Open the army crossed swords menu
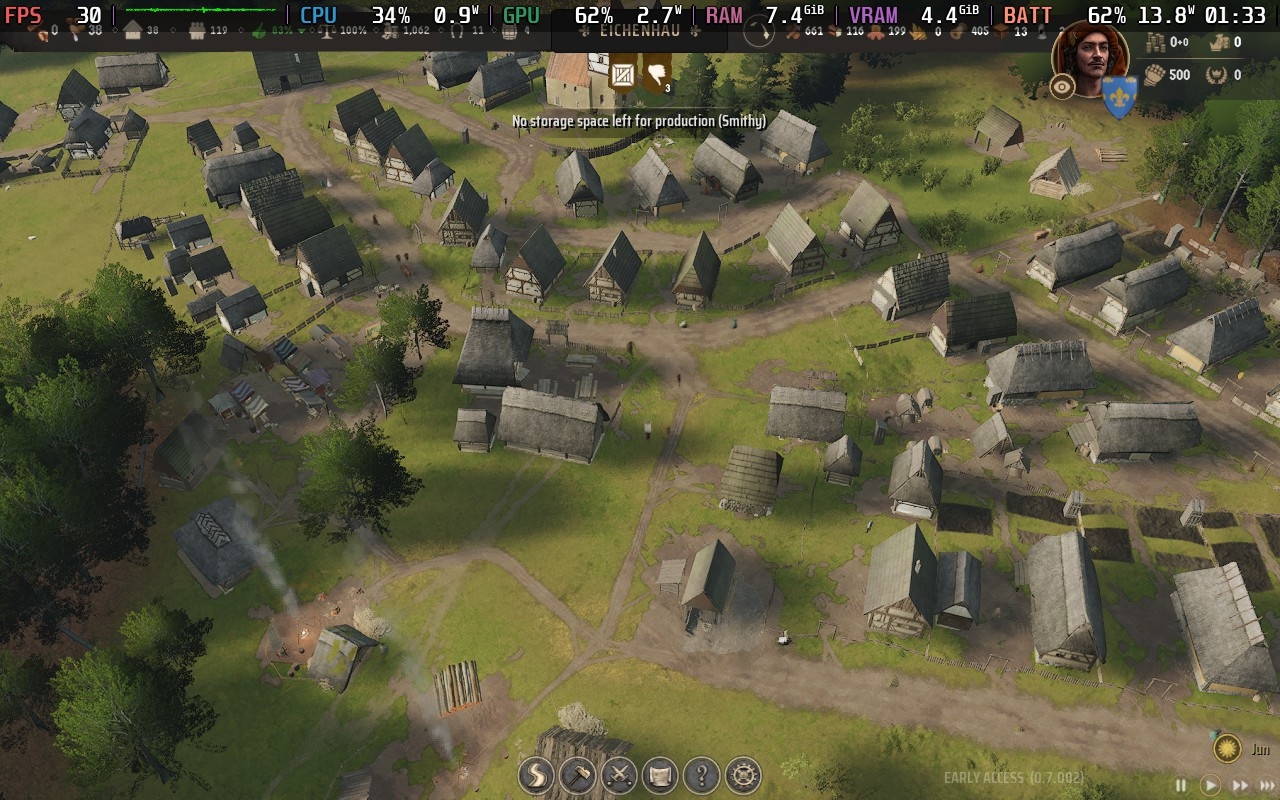The height and width of the screenshot is (800, 1280). point(619,775)
